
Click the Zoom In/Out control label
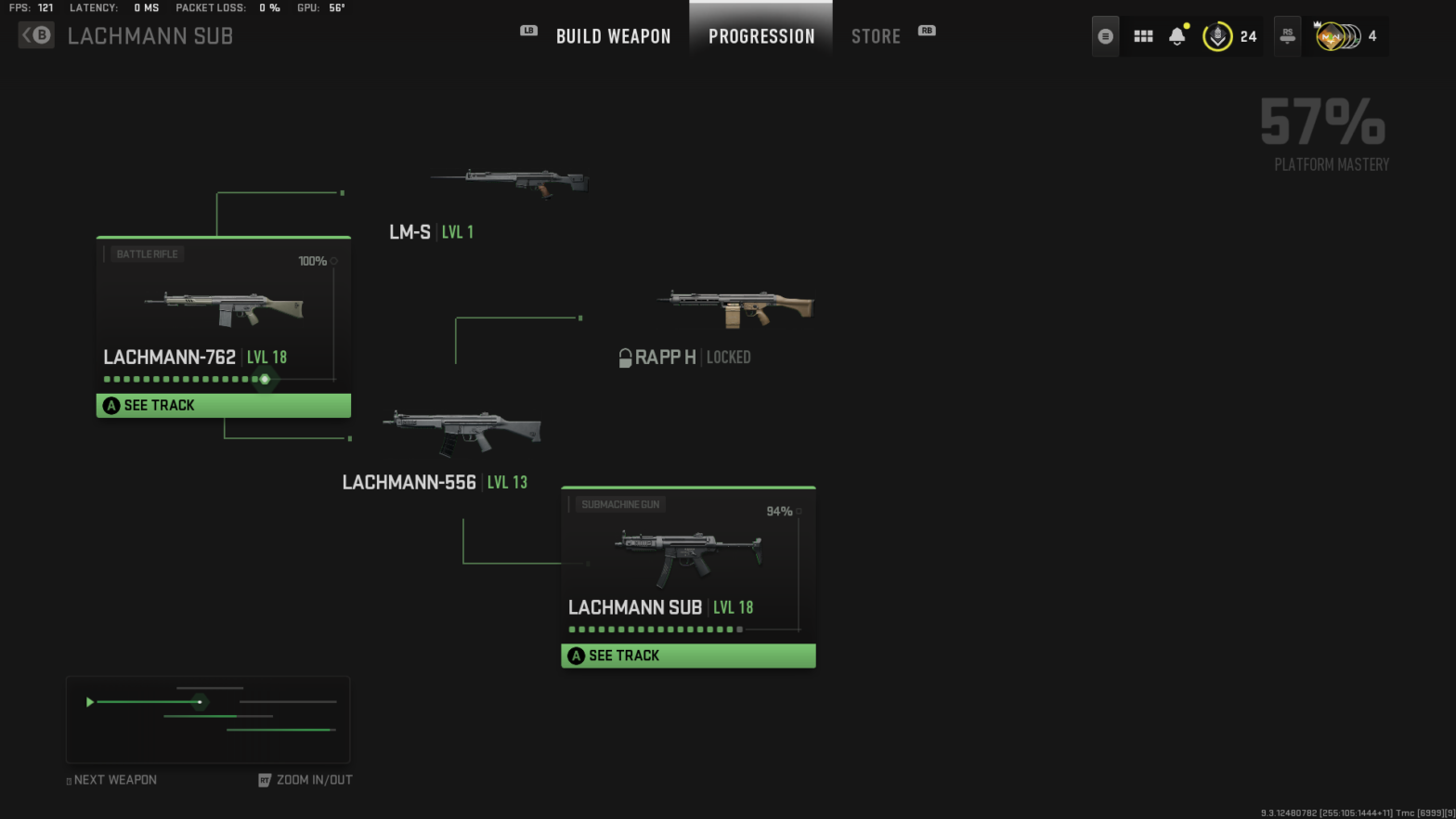(314, 780)
